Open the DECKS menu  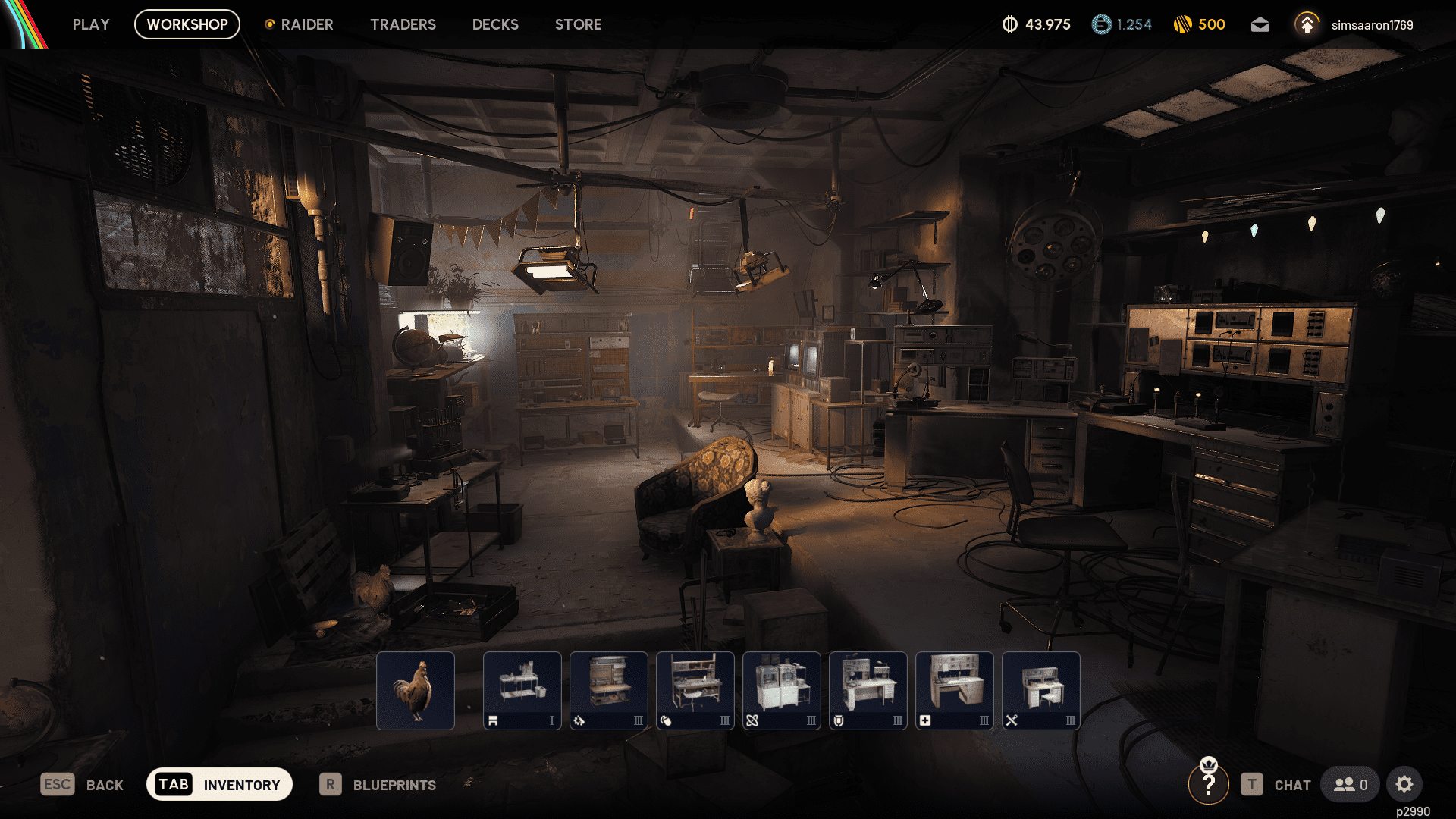(495, 24)
